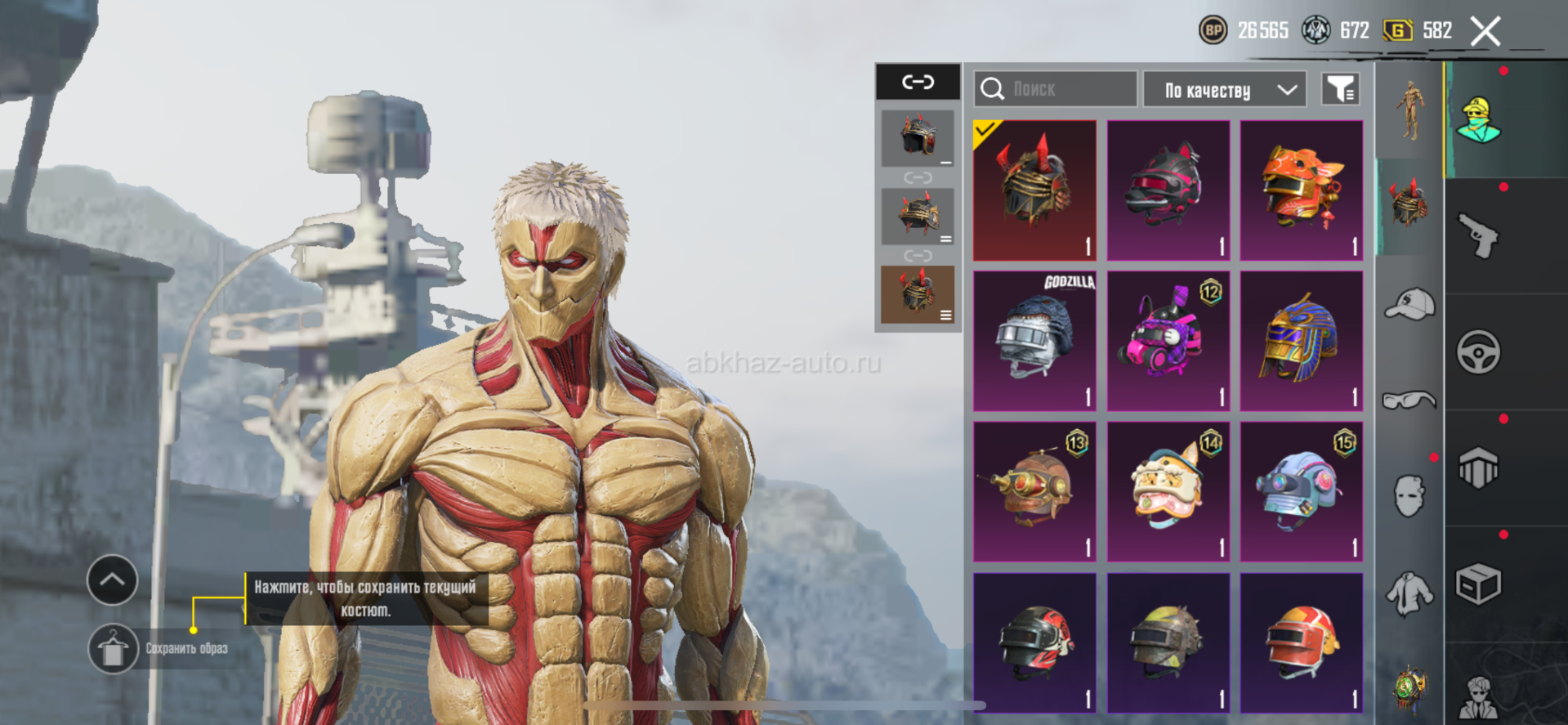Choose the glasses accessory category
Image resolution: width=1568 pixels, height=725 pixels.
click(1409, 400)
